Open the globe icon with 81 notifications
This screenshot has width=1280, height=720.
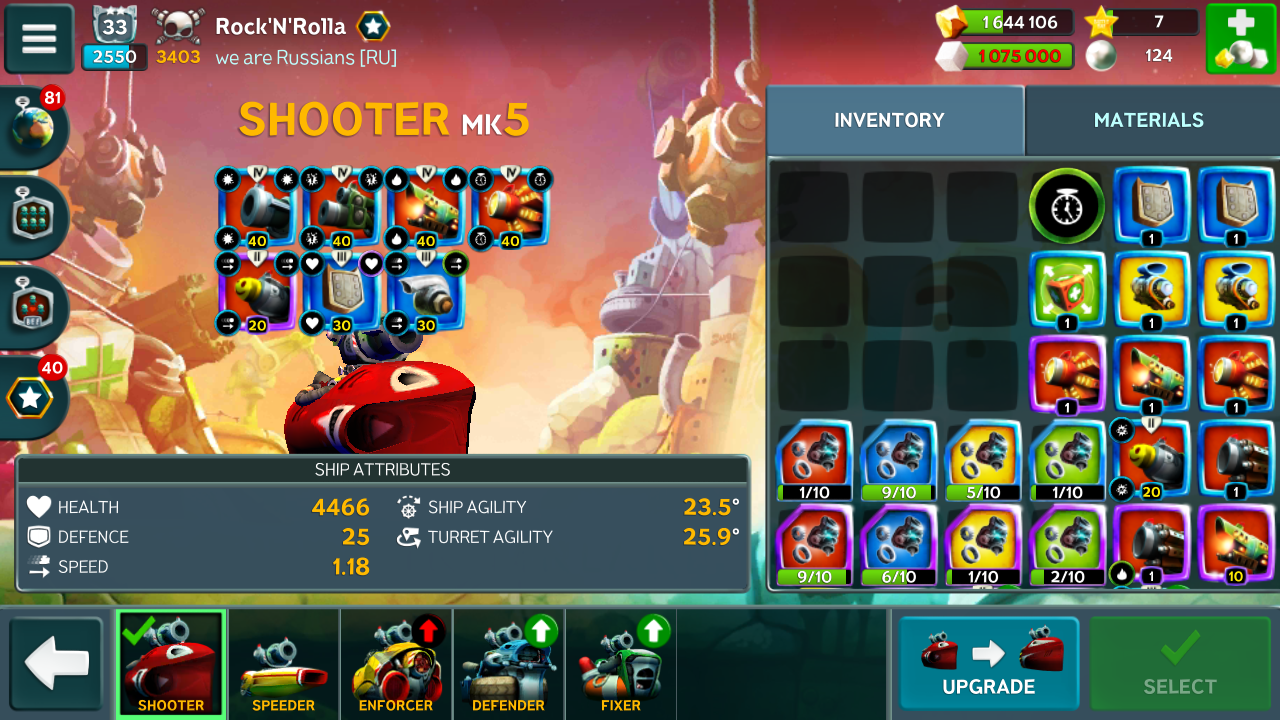tap(33, 128)
